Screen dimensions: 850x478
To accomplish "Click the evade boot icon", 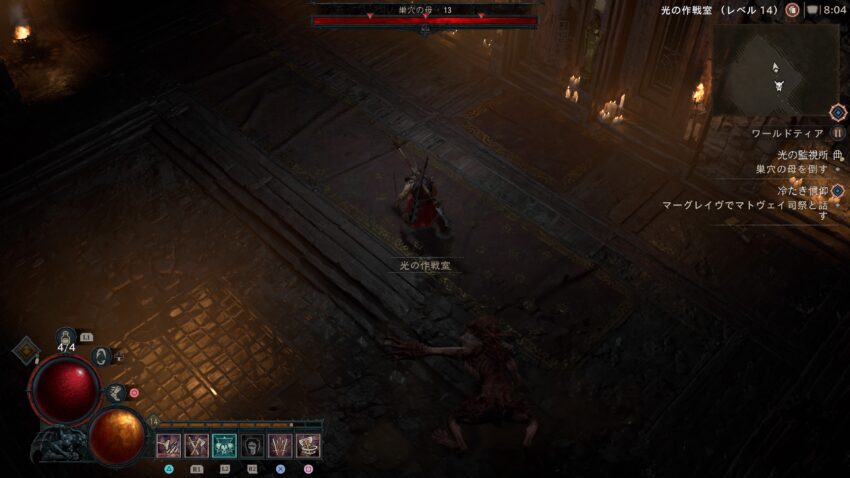I will (116, 393).
